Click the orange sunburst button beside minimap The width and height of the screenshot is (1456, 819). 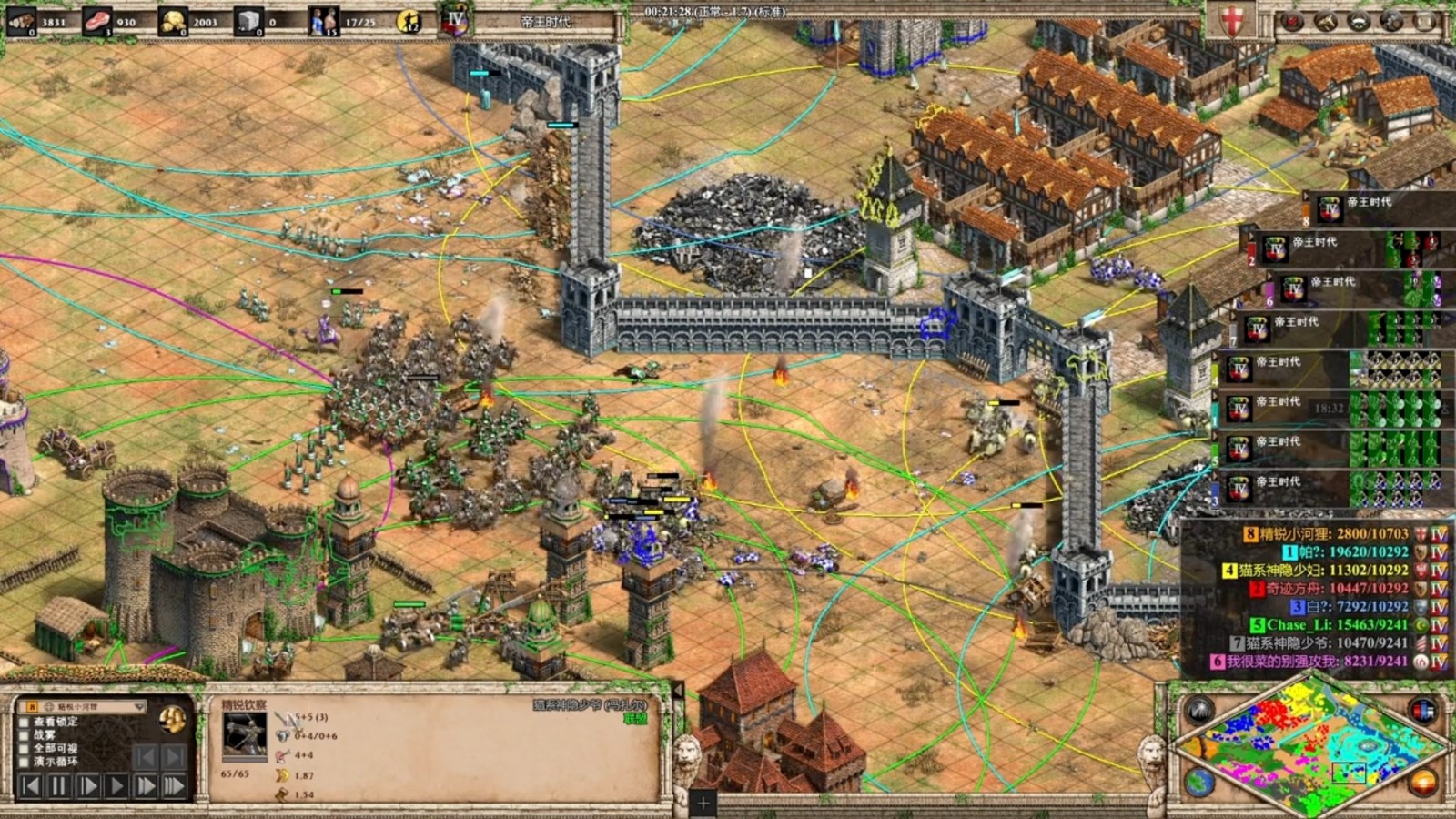pyautogui.click(x=1422, y=781)
